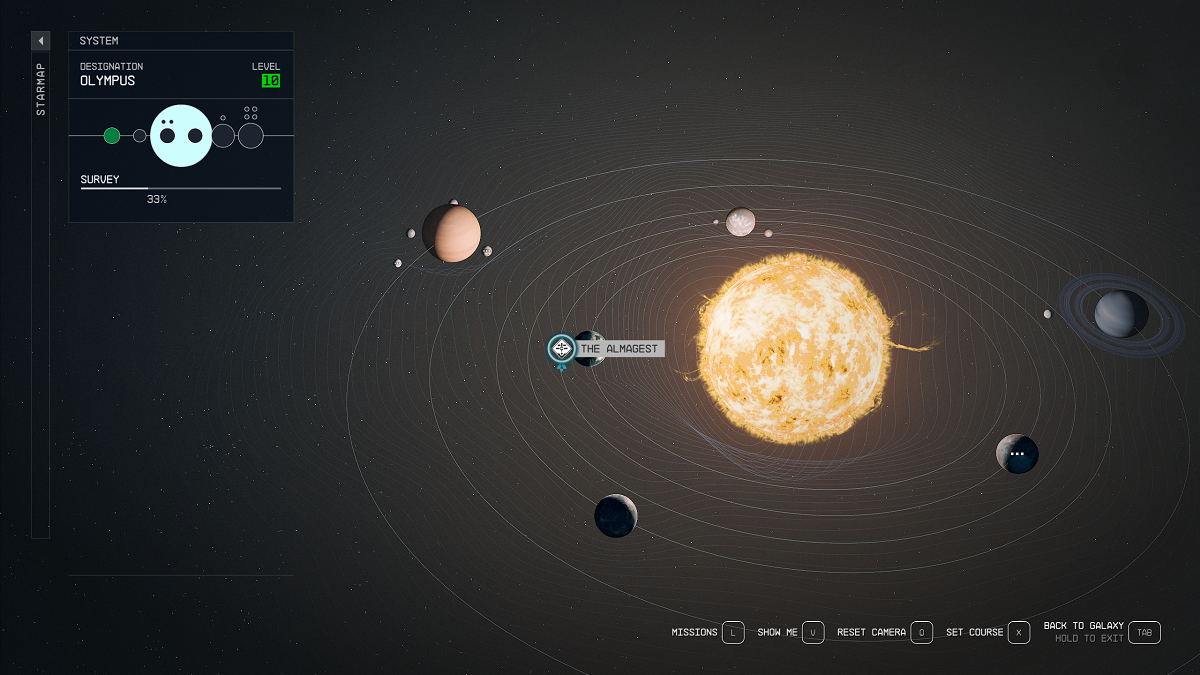The width and height of the screenshot is (1200, 675).
Task: Open the Missions list
Action: point(733,632)
